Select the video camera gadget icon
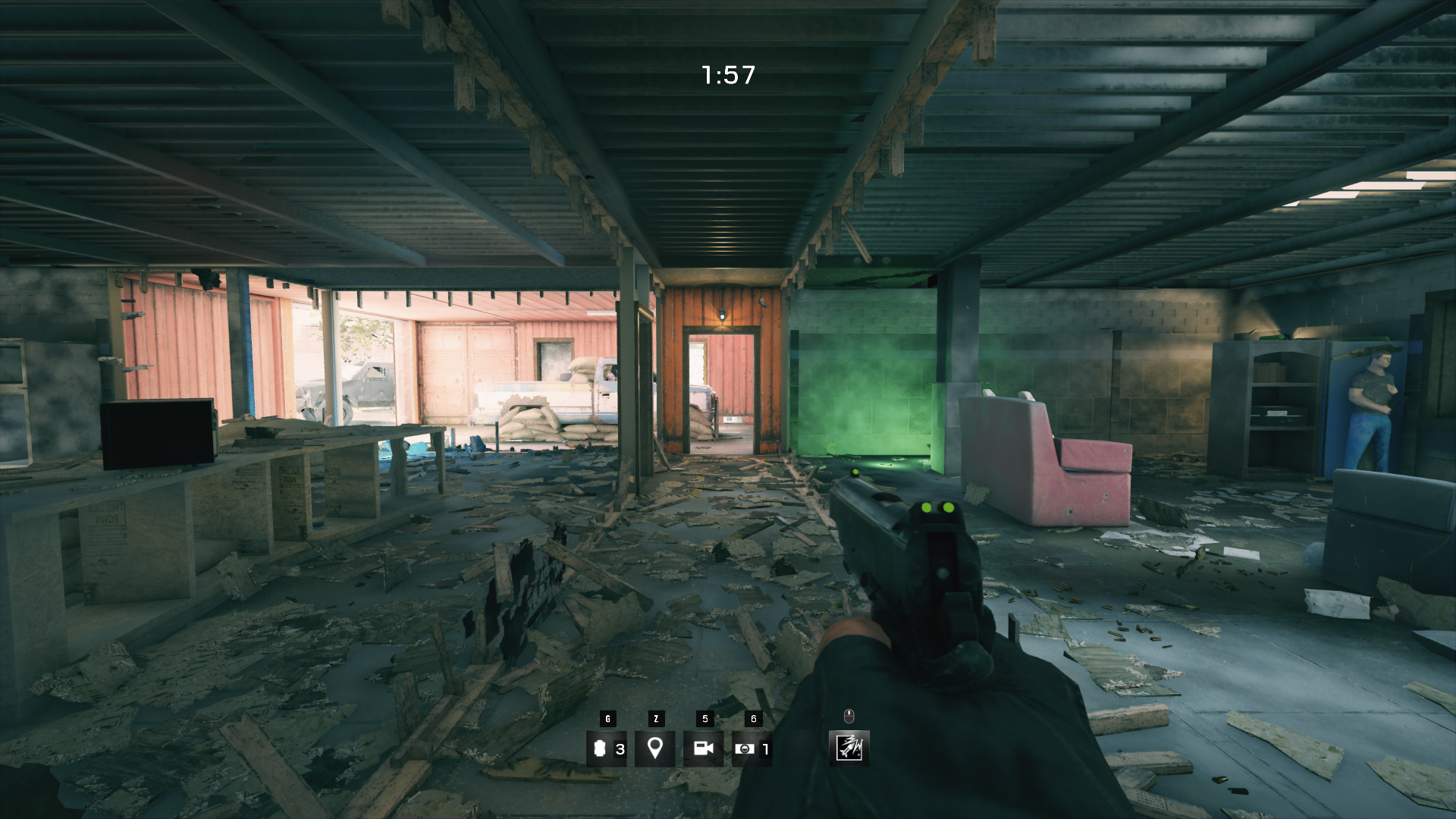The image size is (1456, 819). pyautogui.click(x=704, y=748)
